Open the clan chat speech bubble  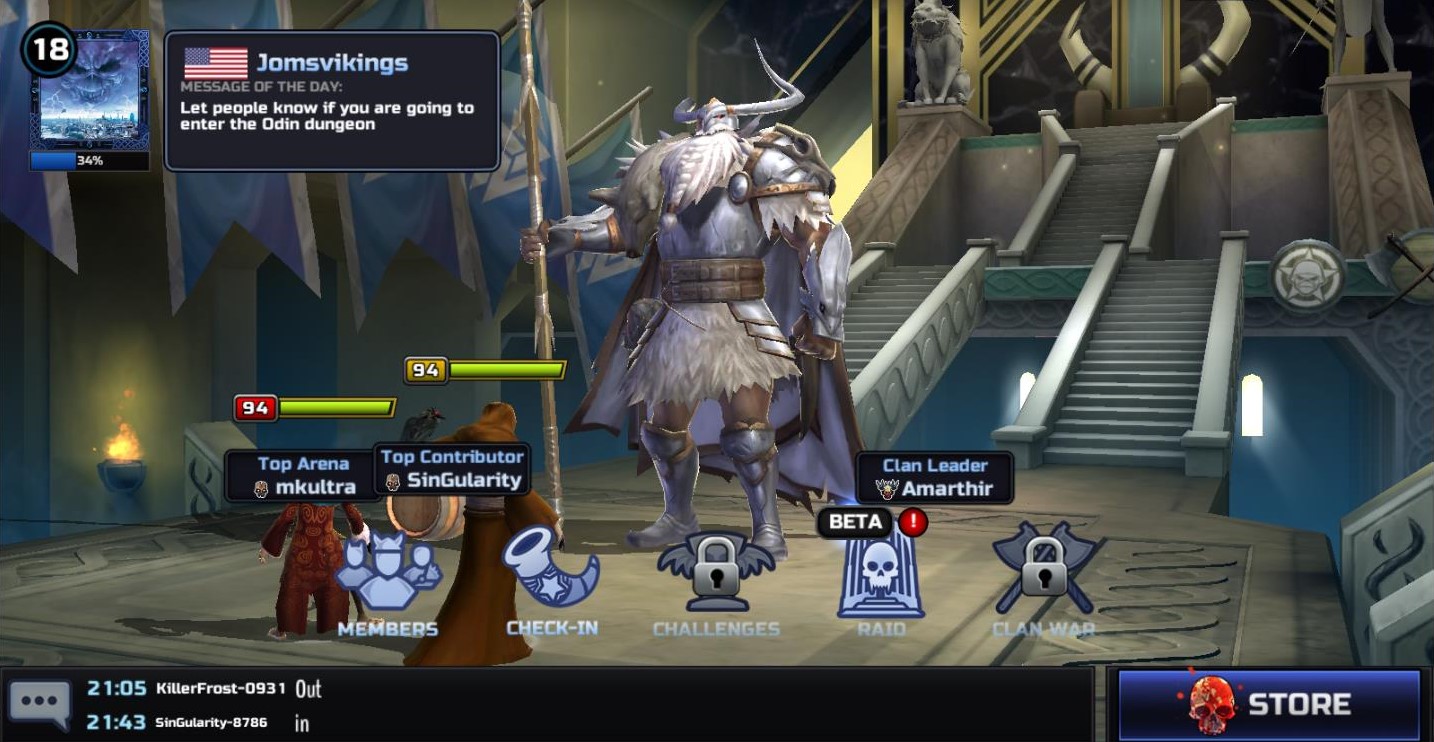point(40,703)
